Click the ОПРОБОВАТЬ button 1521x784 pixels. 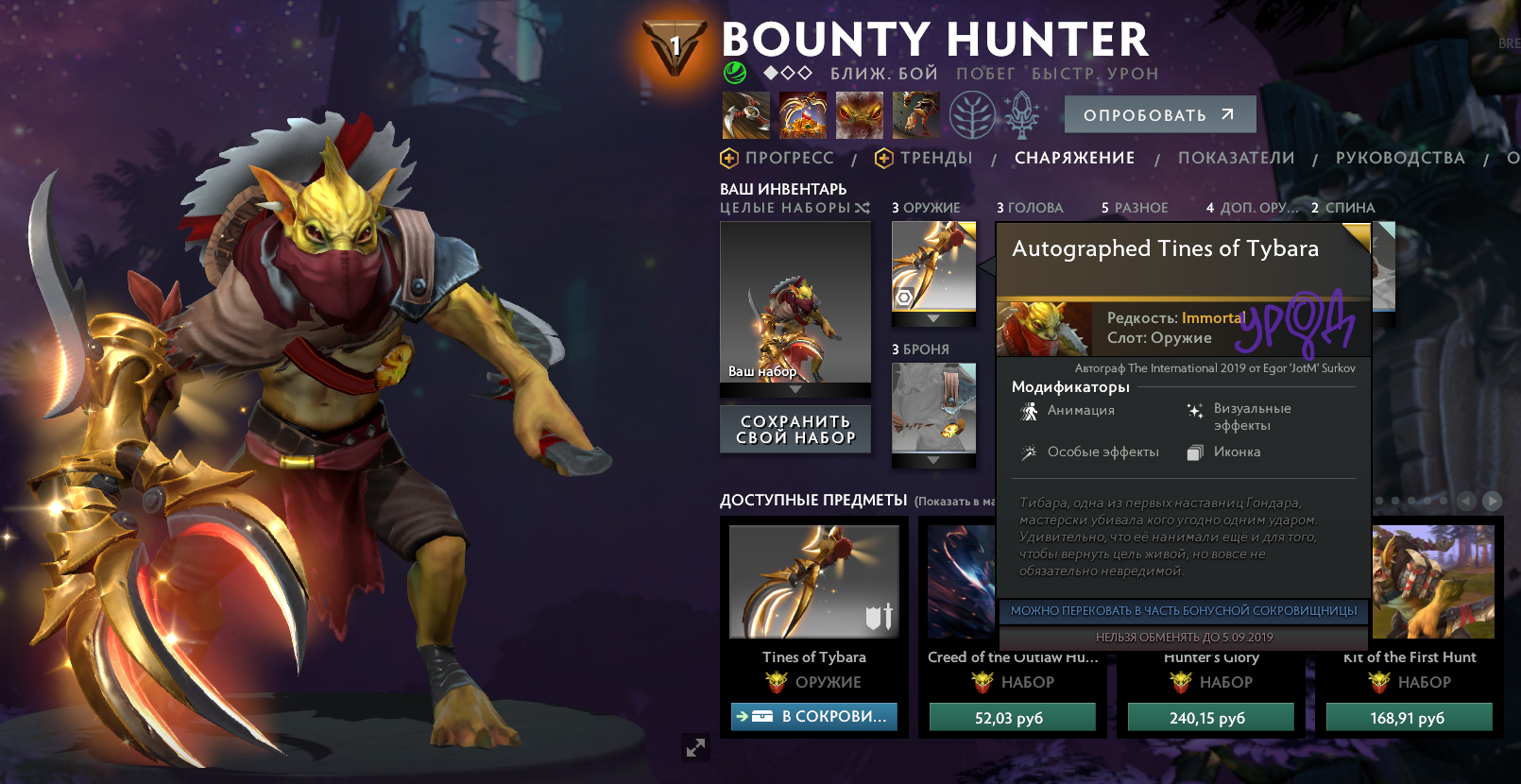coord(1159,113)
